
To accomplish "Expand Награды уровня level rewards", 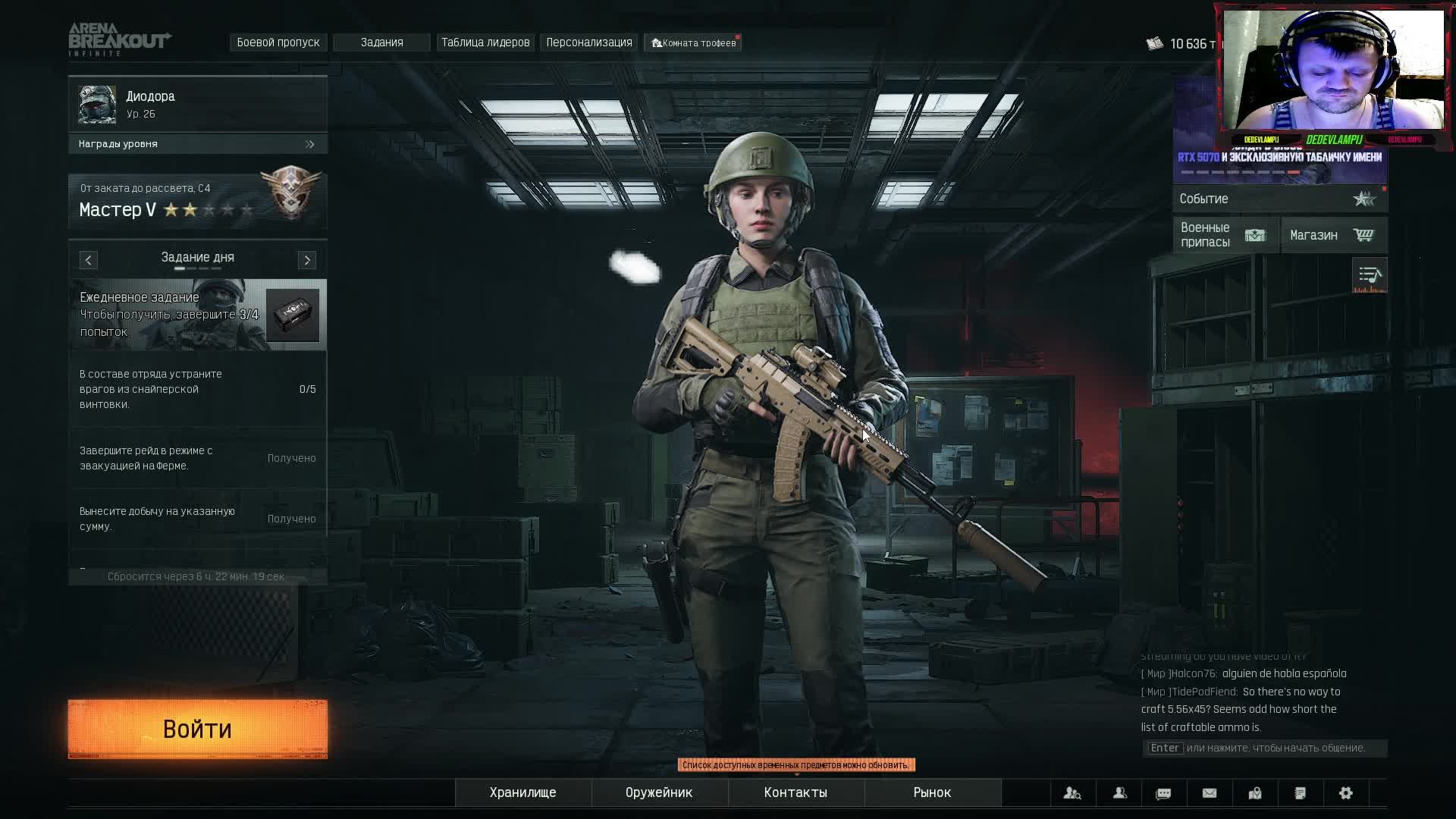I will pos(197,144).
